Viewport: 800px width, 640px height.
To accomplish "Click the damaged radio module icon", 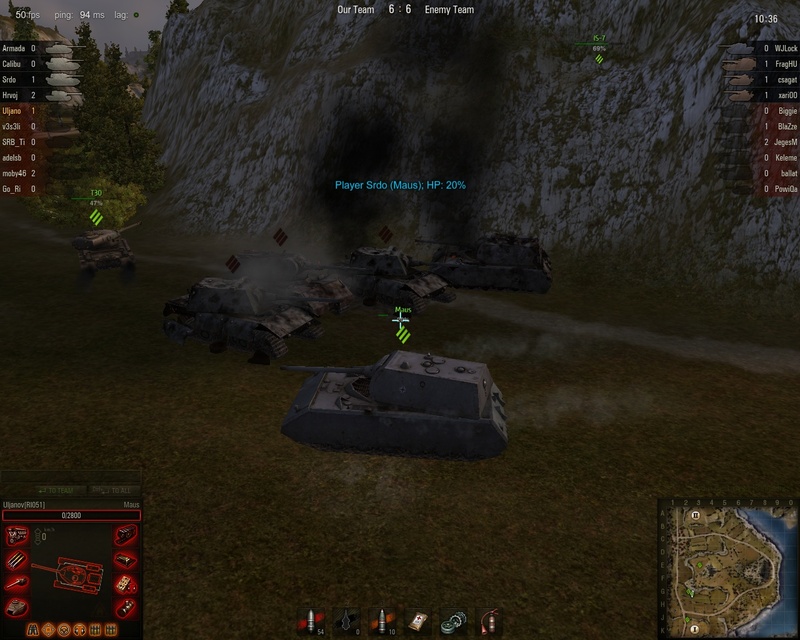I will (x=125, y=583).
